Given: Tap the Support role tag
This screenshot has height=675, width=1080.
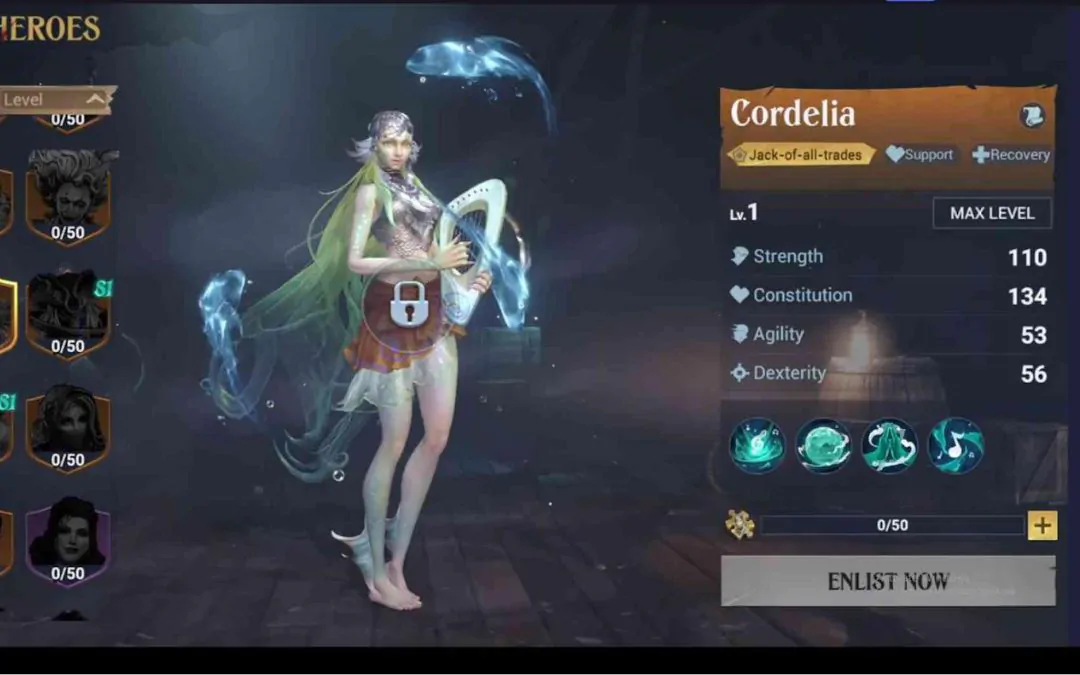Looking at the screenshot, I should pos(920,155).
